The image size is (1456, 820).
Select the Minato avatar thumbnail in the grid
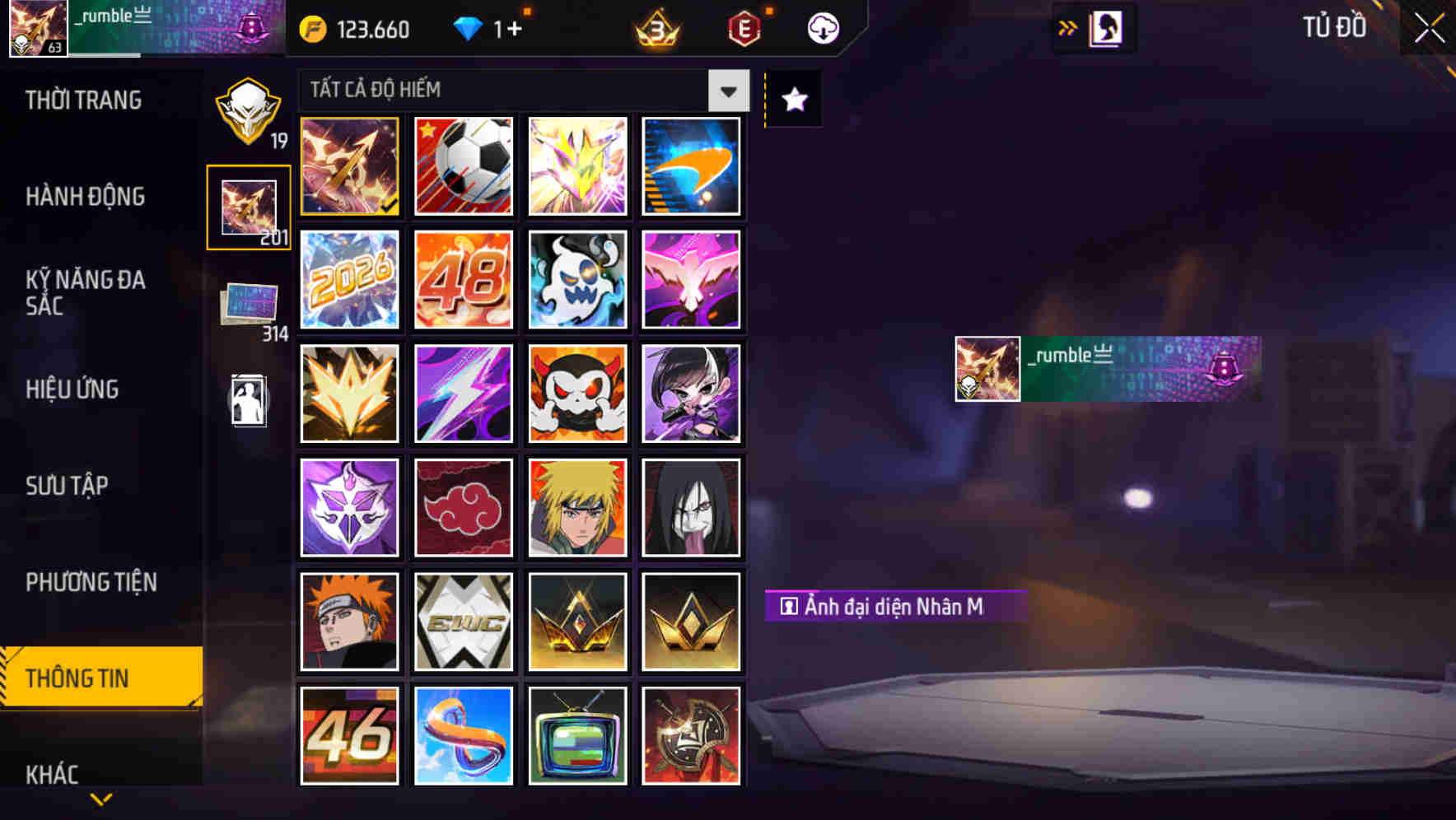click(577, 507)
